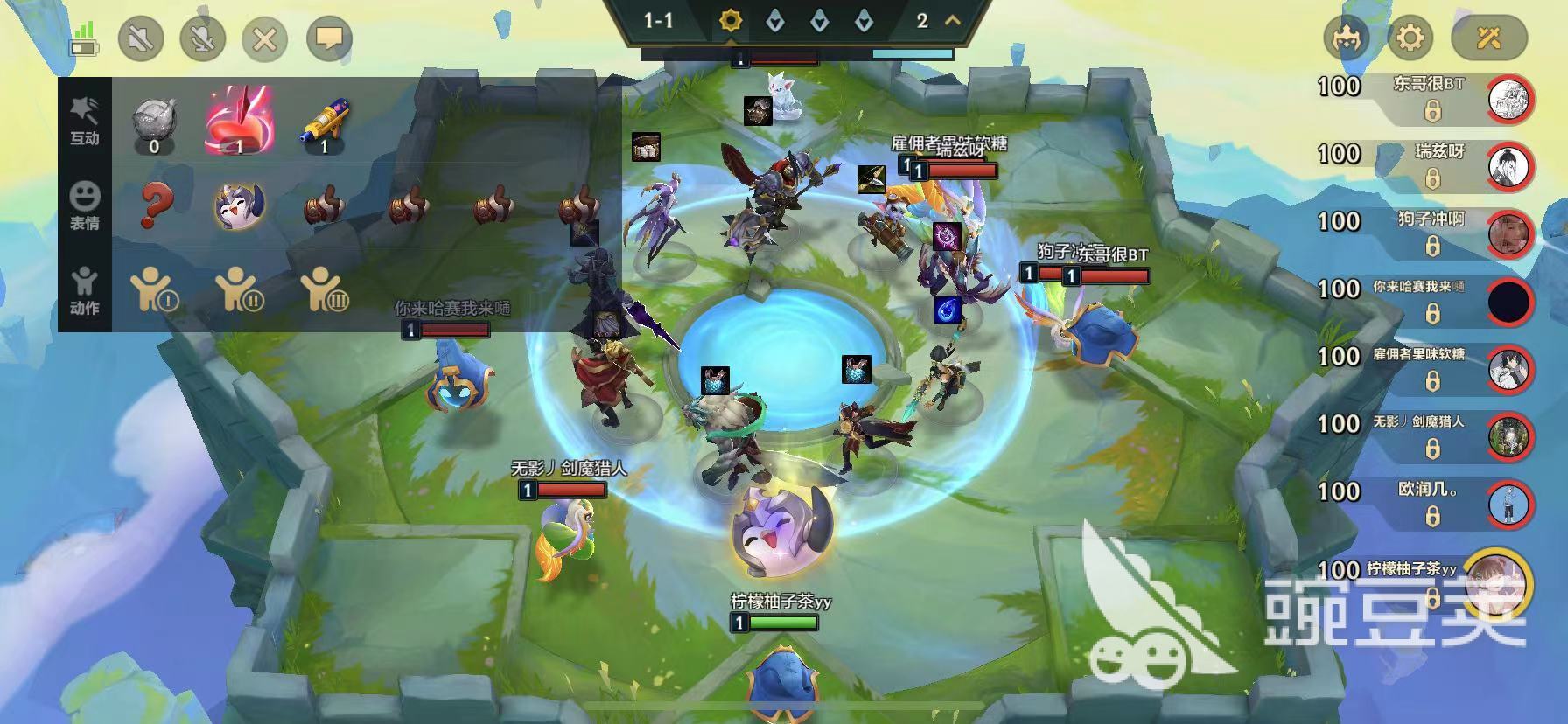The height and width of the screenshot is (724, 1568).
Task: Perform the dance action III
Action: tap(325, 290)
